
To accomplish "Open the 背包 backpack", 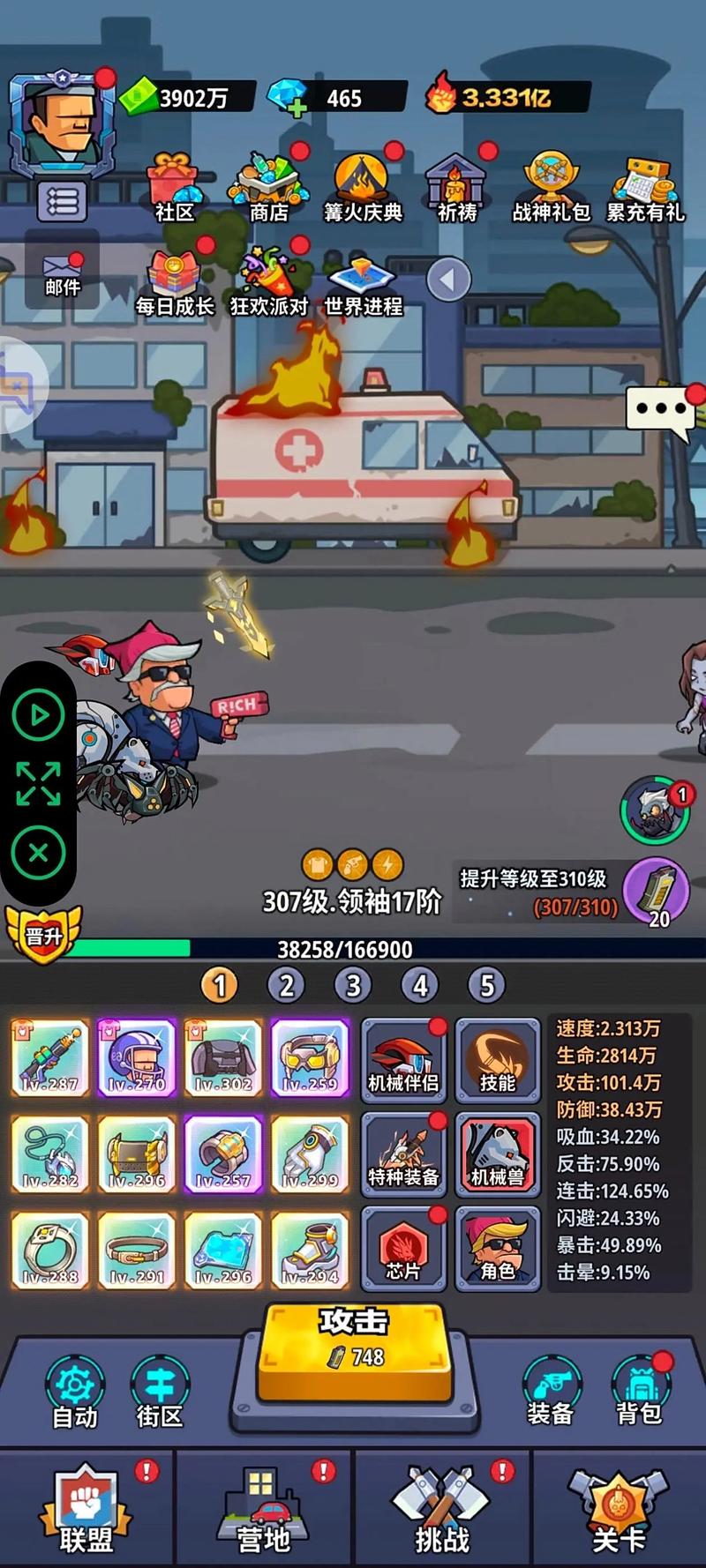I will pos(639,1392).
